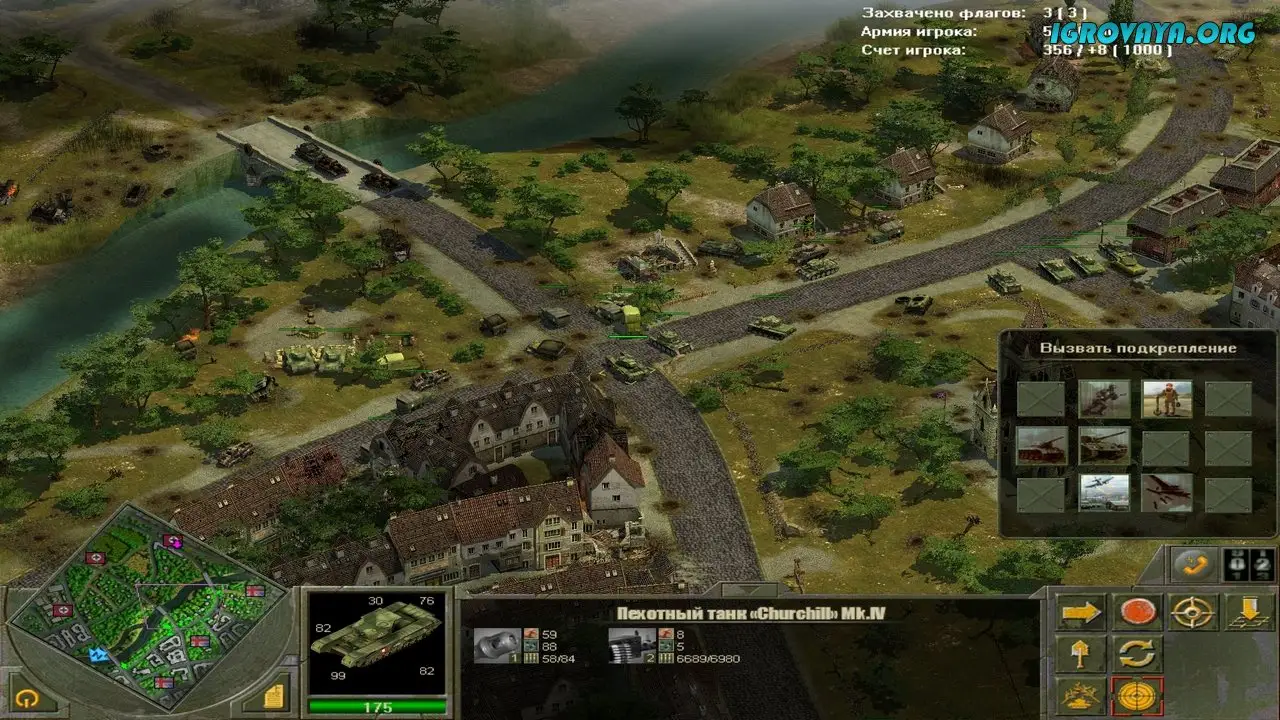Call in the bomber air strike
Screen dimensions: 1280x720
pos(1166,492)
